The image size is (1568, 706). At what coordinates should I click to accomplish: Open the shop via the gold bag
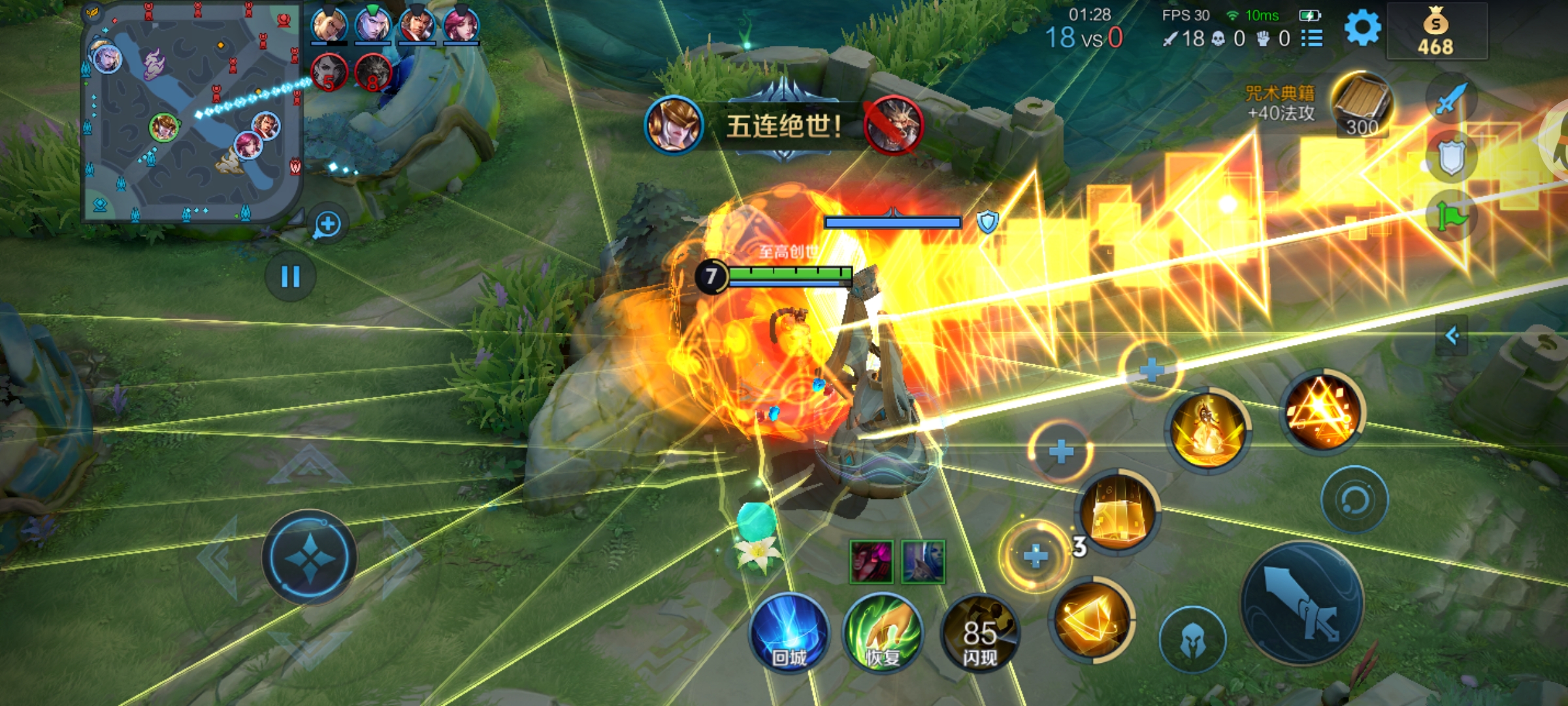(1435, 31)
